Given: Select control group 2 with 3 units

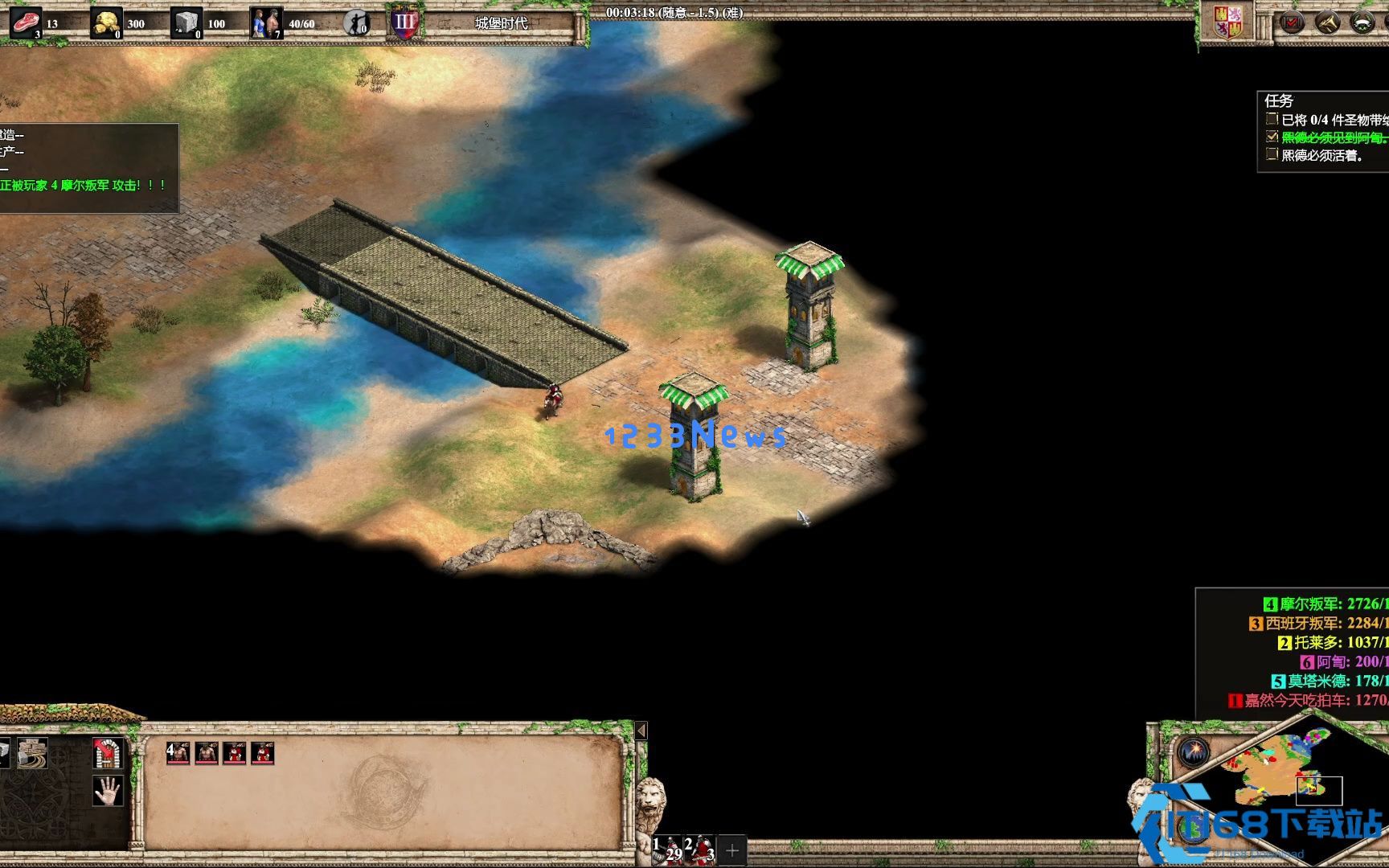Looking at the screenshot, I should coord(699,850).
